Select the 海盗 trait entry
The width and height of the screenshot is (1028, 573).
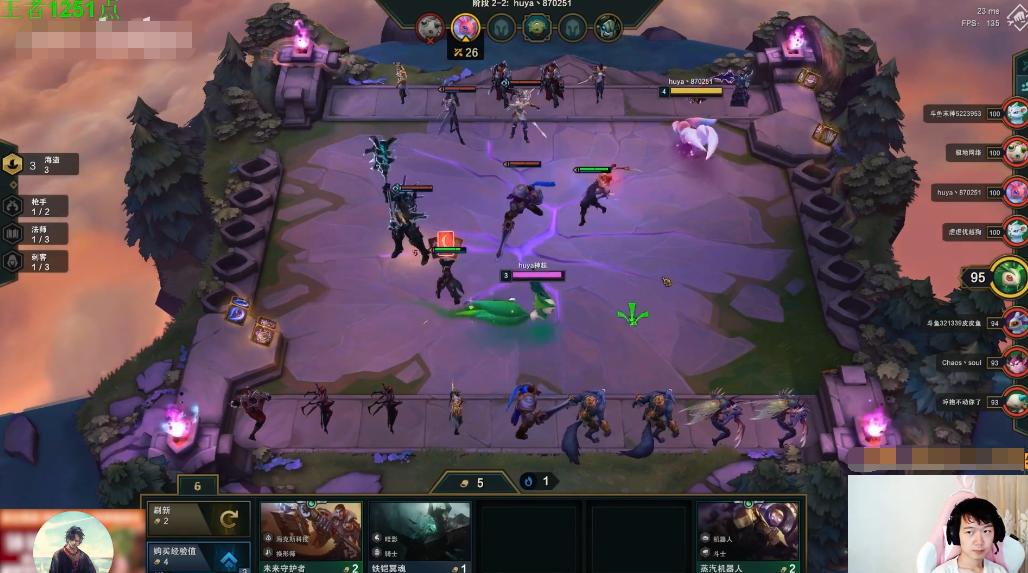[x=40, y=165]
